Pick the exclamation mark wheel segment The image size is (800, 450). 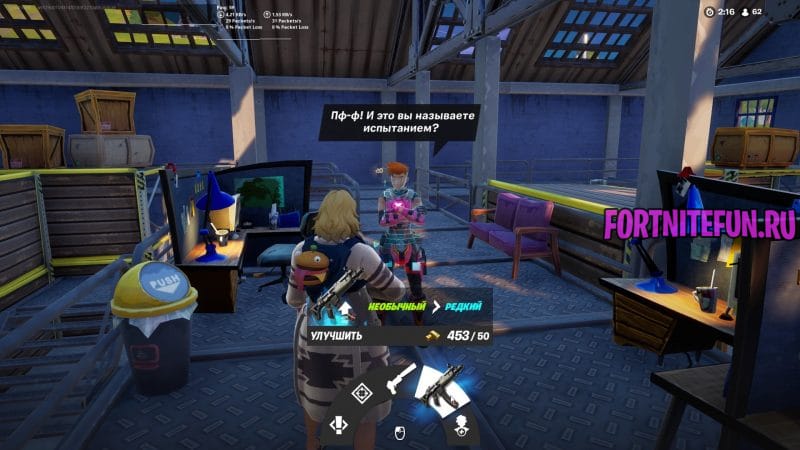pos(340,426)
